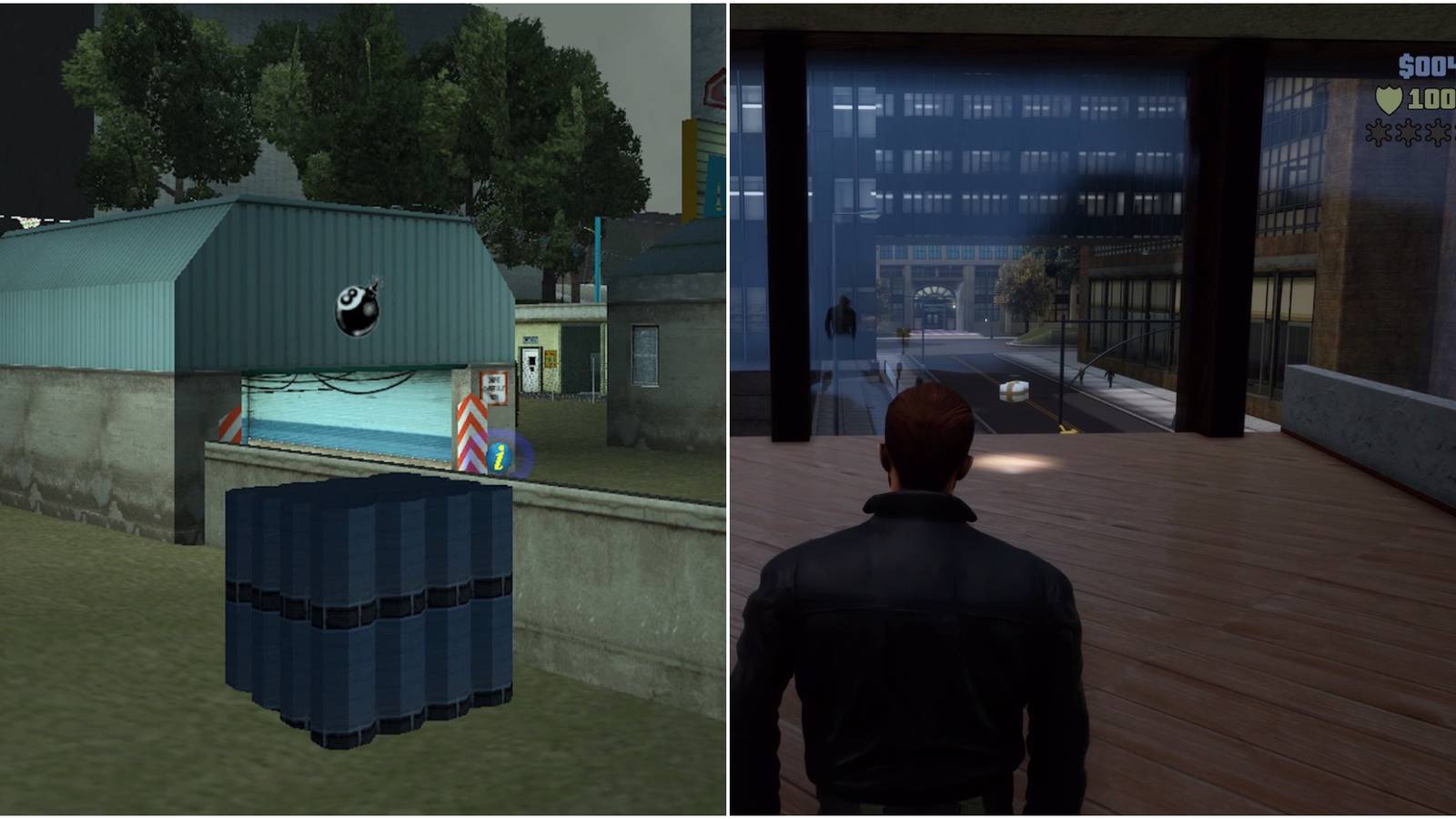
Task: Toggle the second wanted star
Action: pos(1408,133)
